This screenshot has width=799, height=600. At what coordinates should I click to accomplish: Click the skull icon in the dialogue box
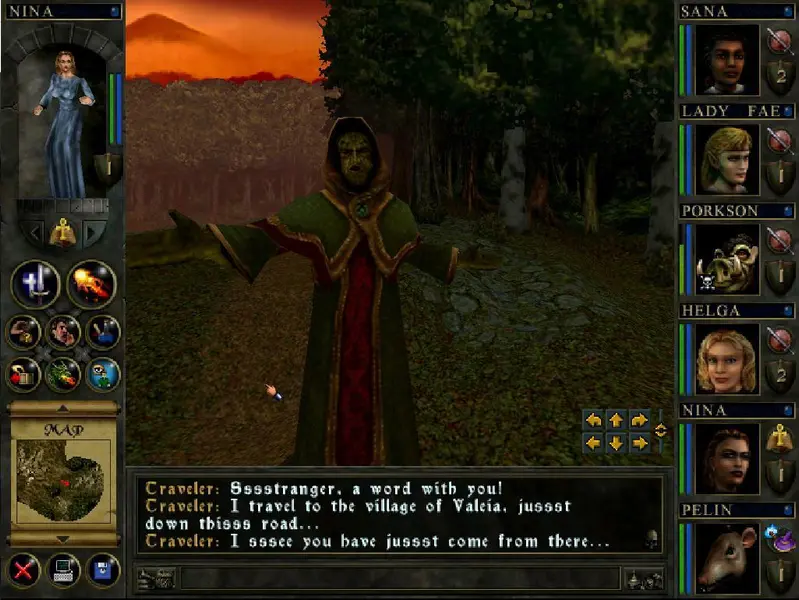tap(651, 538)
